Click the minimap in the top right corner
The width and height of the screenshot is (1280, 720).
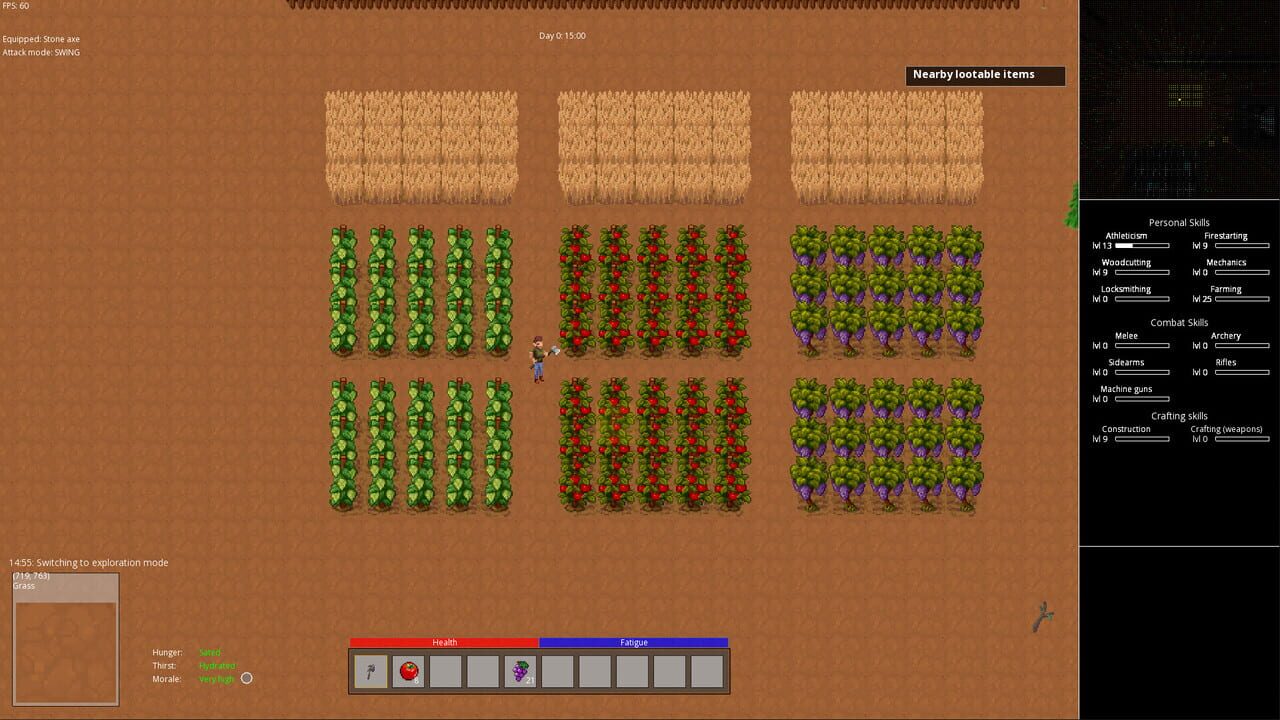1180,100
